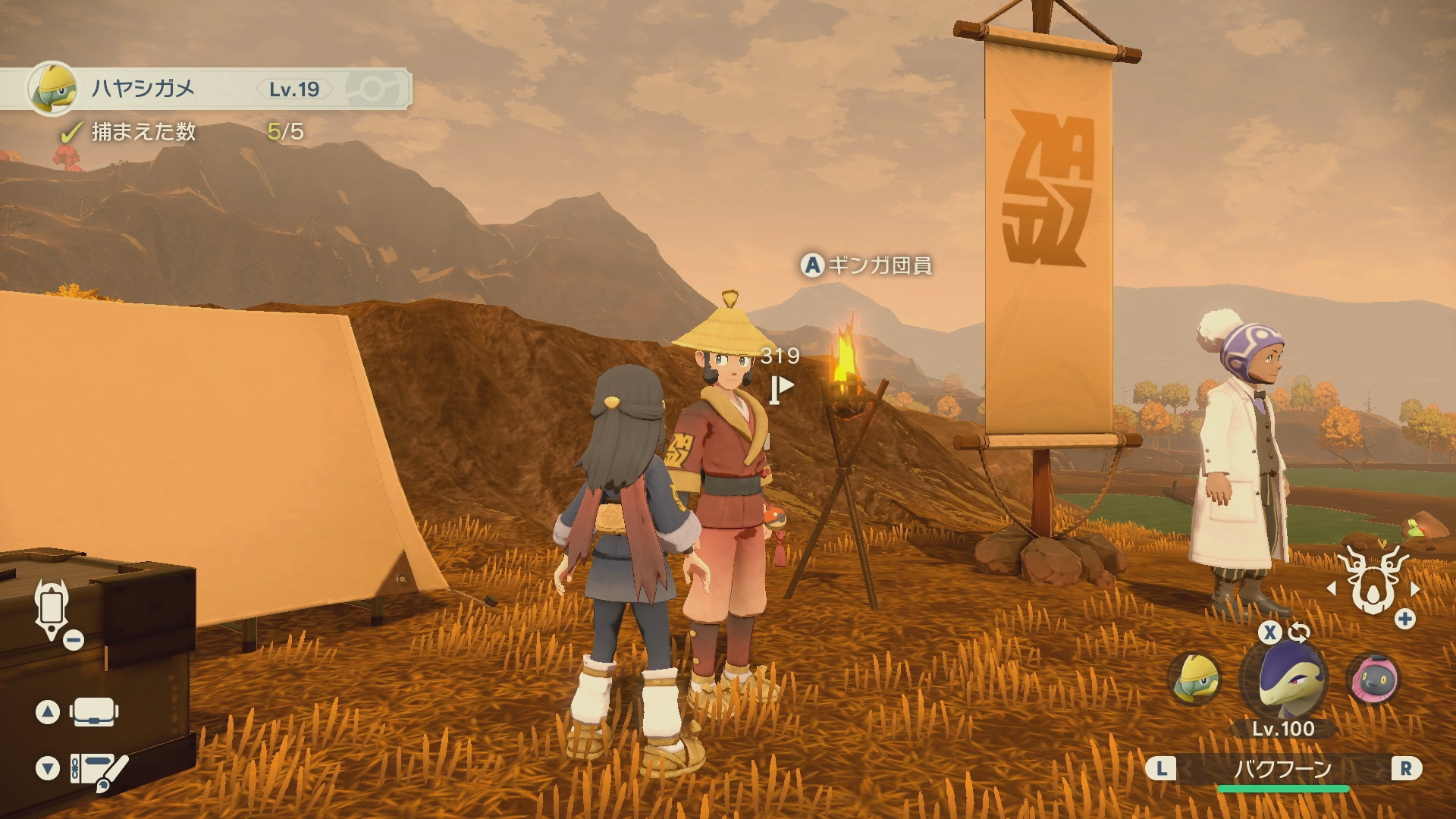The width and height of the screenshot is (1456, 819).
Task: Open the satchel bag icon
Action: click(x=94, y=712)
